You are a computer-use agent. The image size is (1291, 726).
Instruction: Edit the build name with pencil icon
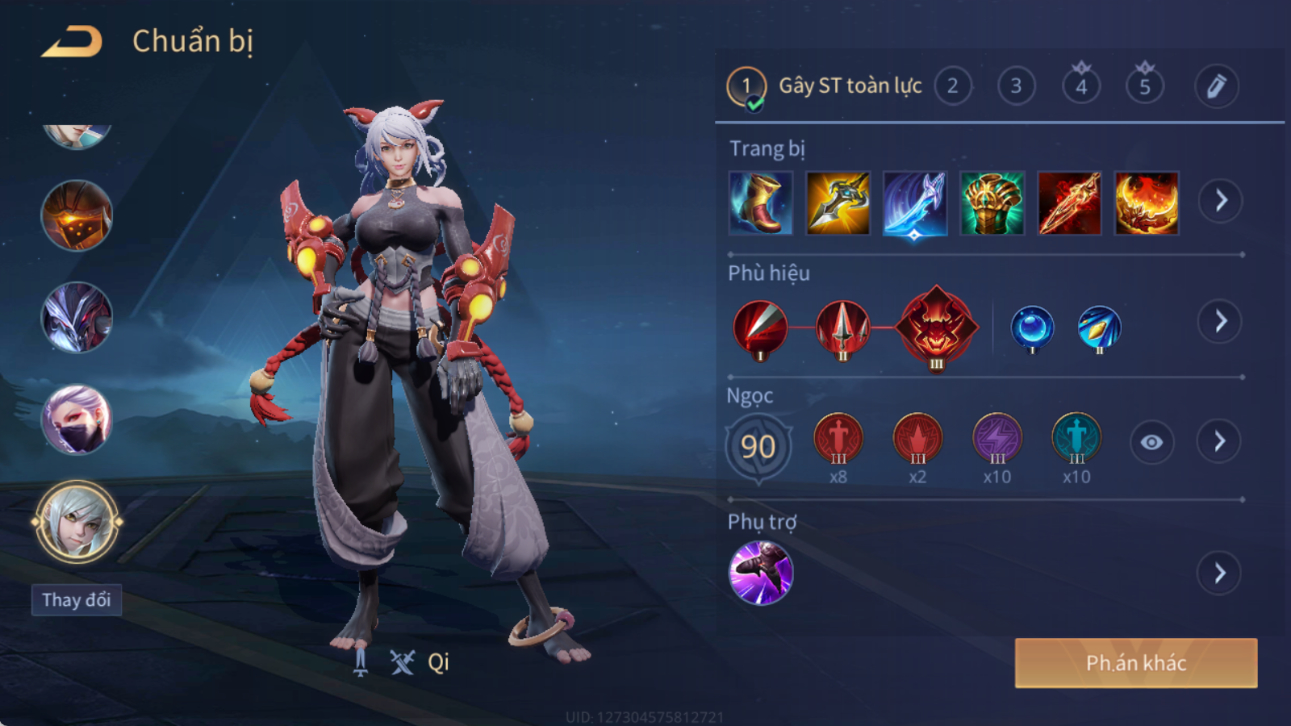point(1216,86)
